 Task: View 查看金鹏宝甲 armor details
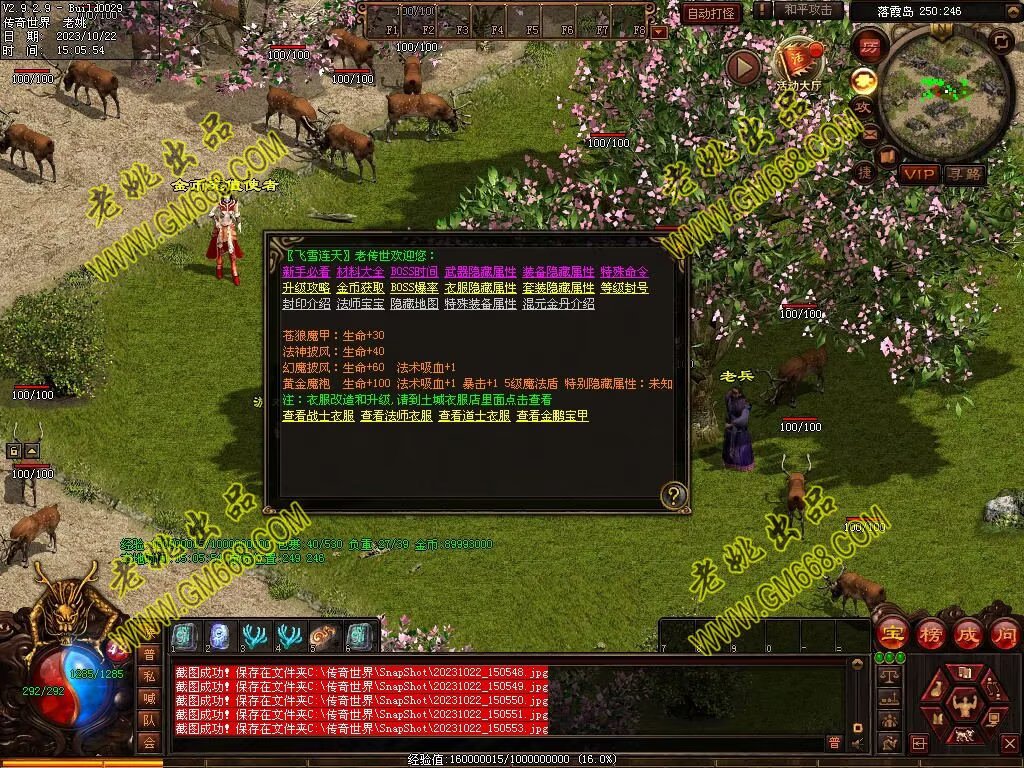pyautogui.click(x=552, y=416)
